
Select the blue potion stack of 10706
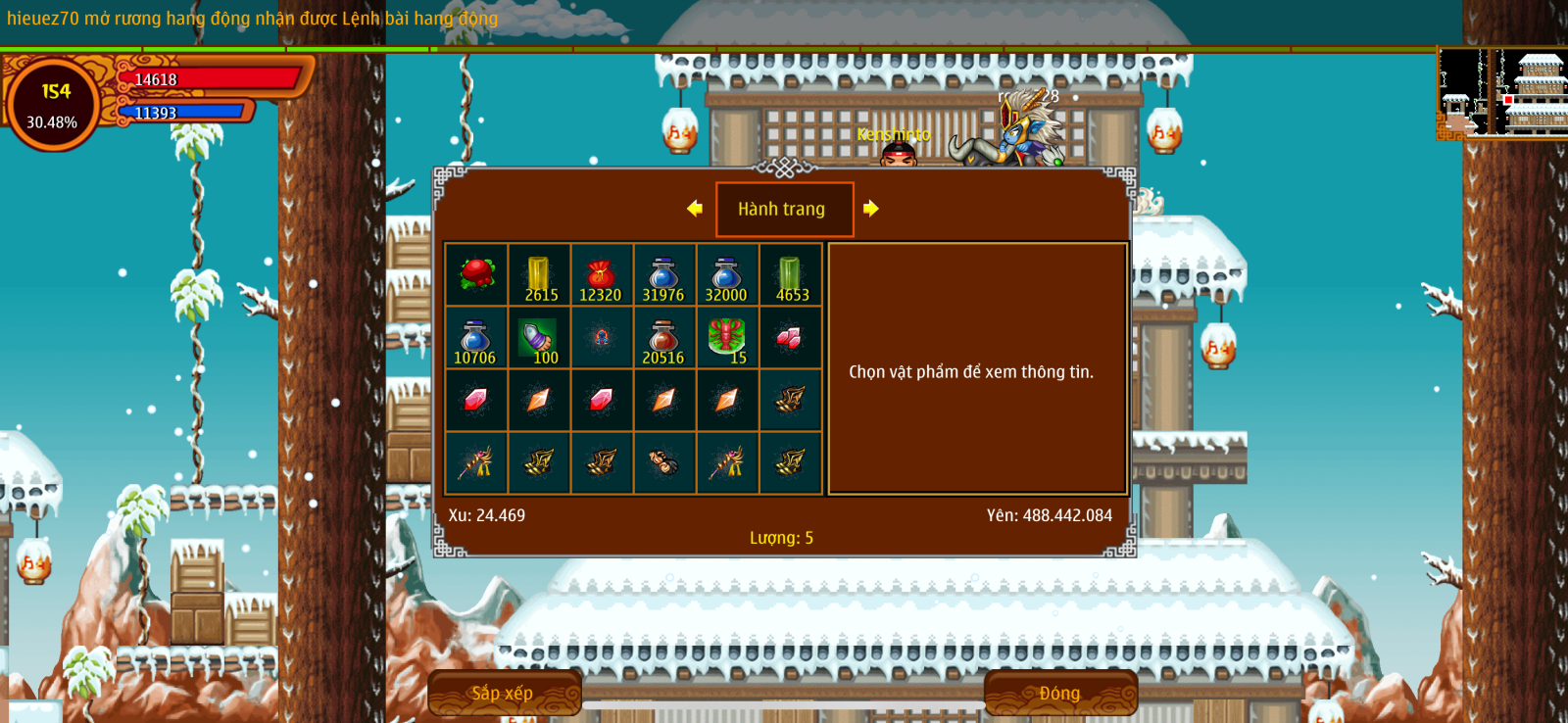pos(476,337)
